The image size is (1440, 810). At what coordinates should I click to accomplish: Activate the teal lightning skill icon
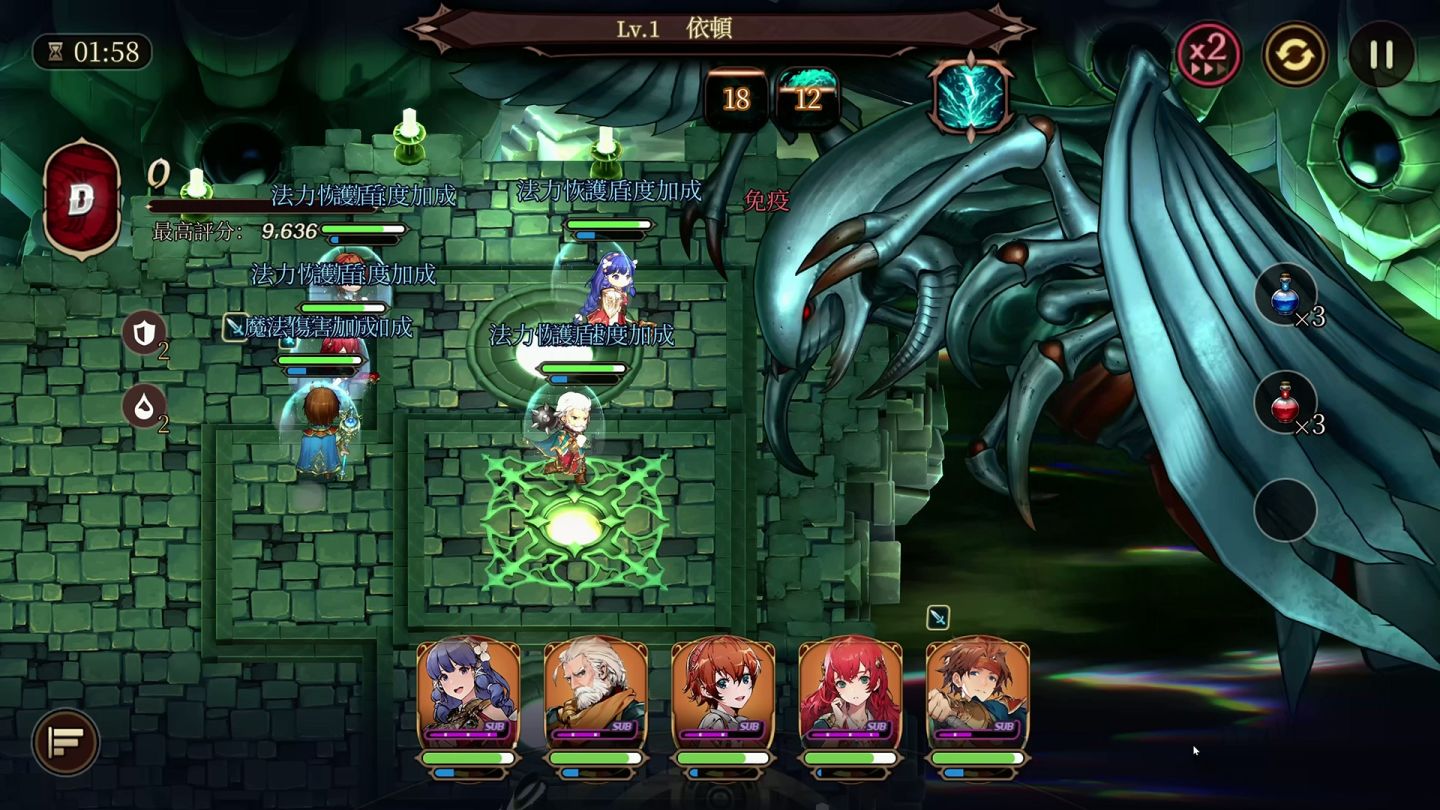(x=969, y=97)
